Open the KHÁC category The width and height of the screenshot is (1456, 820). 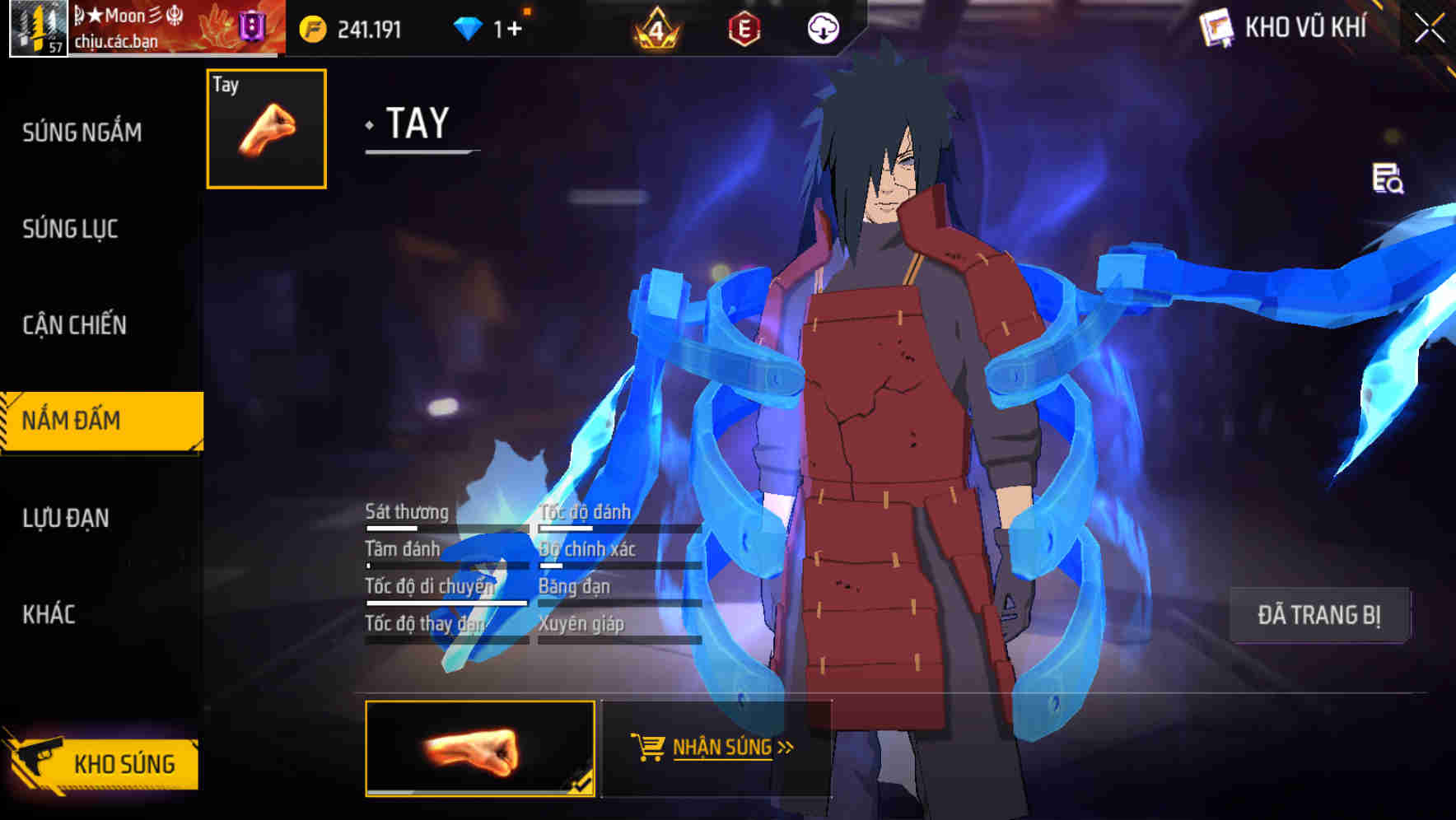click(49, 613)
